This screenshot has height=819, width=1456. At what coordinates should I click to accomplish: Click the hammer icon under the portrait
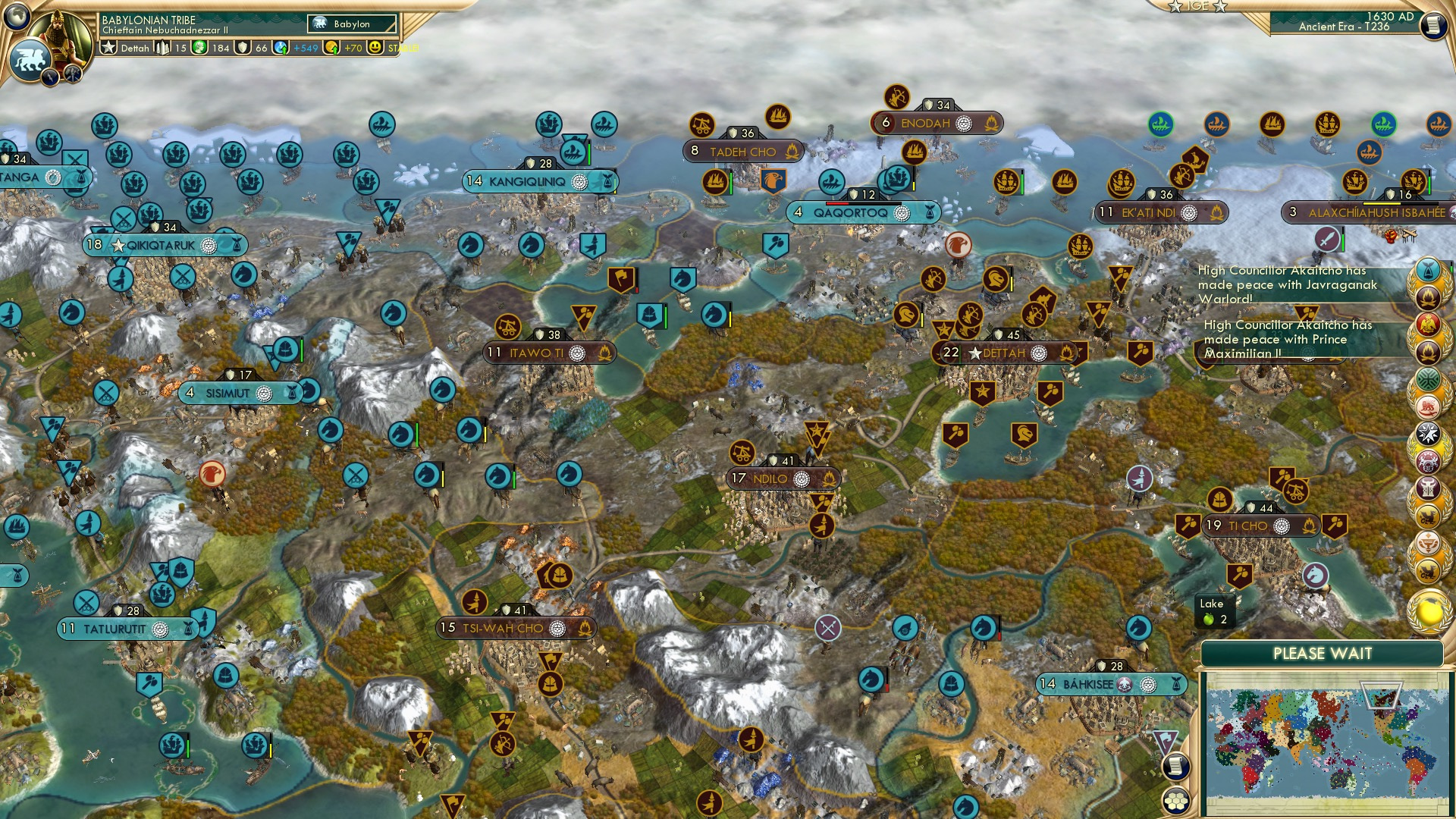tap(73, 74)
